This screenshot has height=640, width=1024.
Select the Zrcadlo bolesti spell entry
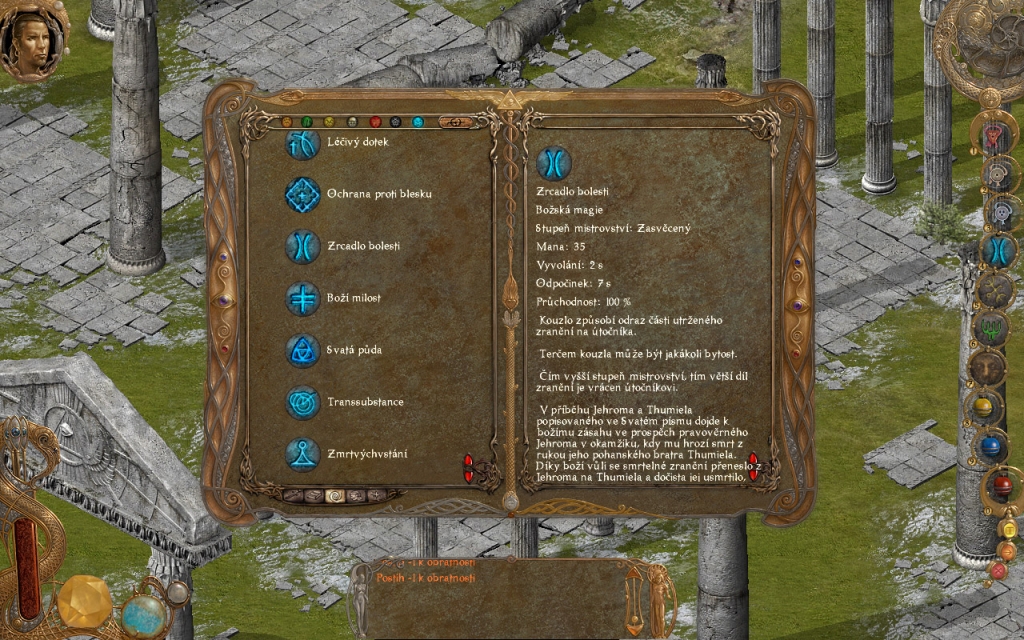pos(303,246)
